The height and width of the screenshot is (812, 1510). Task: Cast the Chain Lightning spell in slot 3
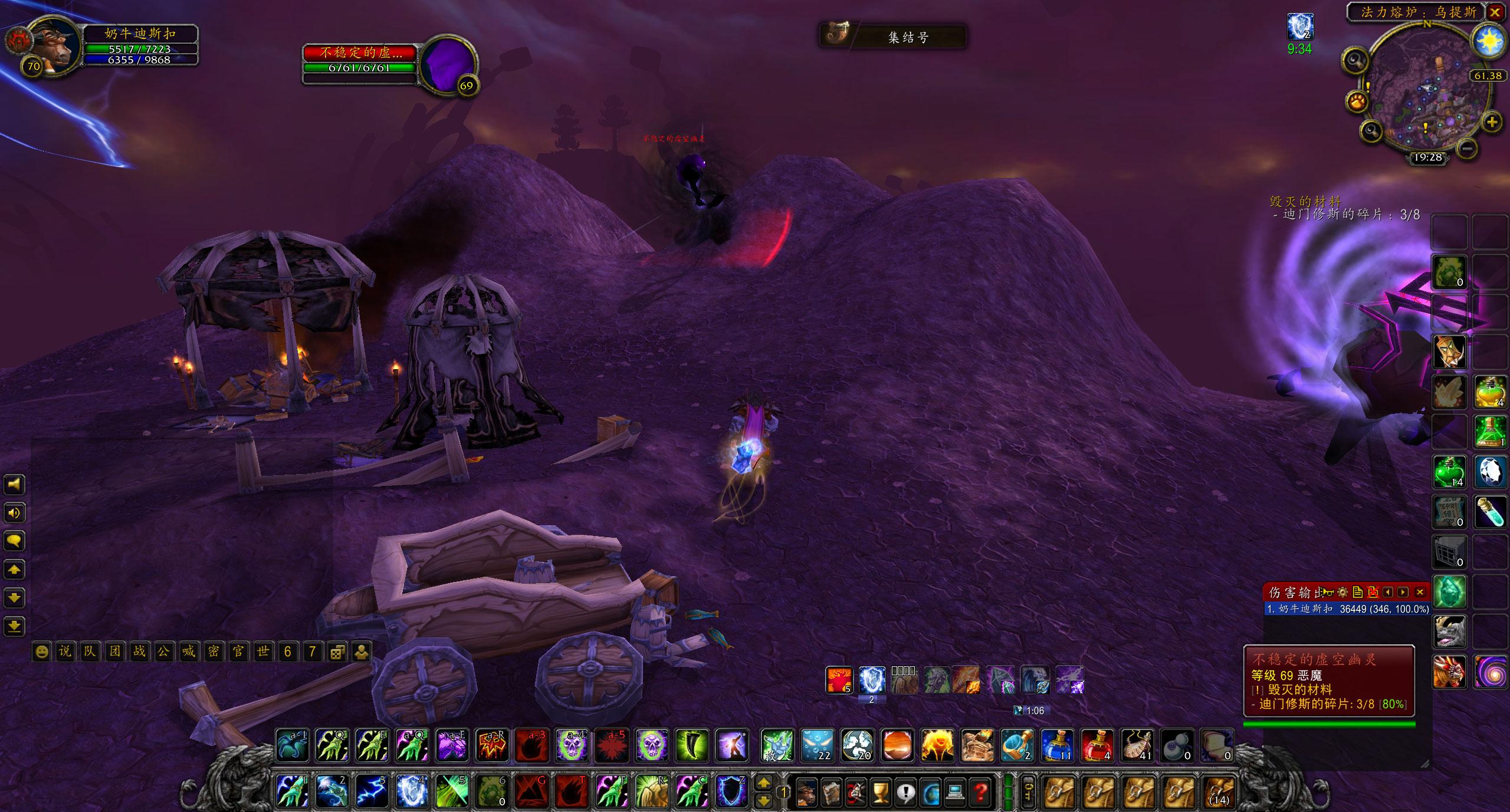coord(372,791)
